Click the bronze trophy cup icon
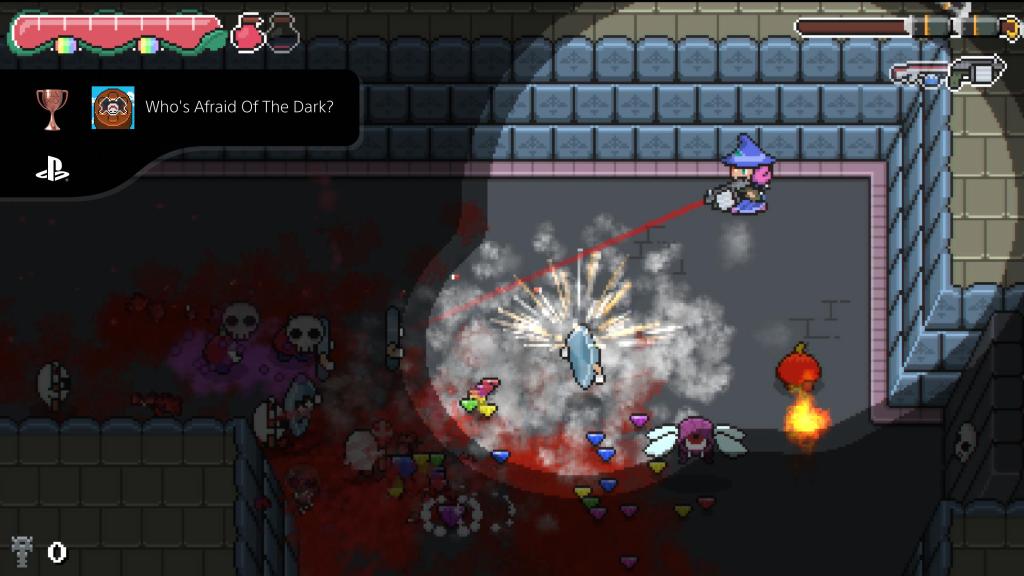The height and width of the screenshot is (576, 1024). pos(50,108)
